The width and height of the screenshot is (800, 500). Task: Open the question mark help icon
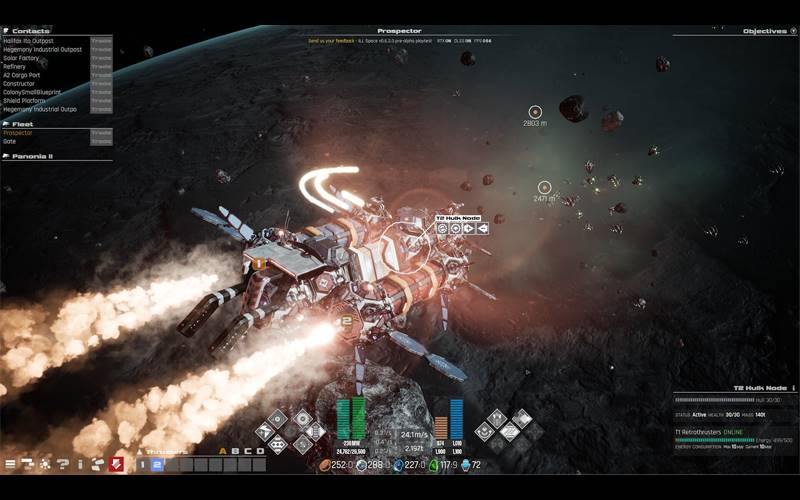click(63, 464)
